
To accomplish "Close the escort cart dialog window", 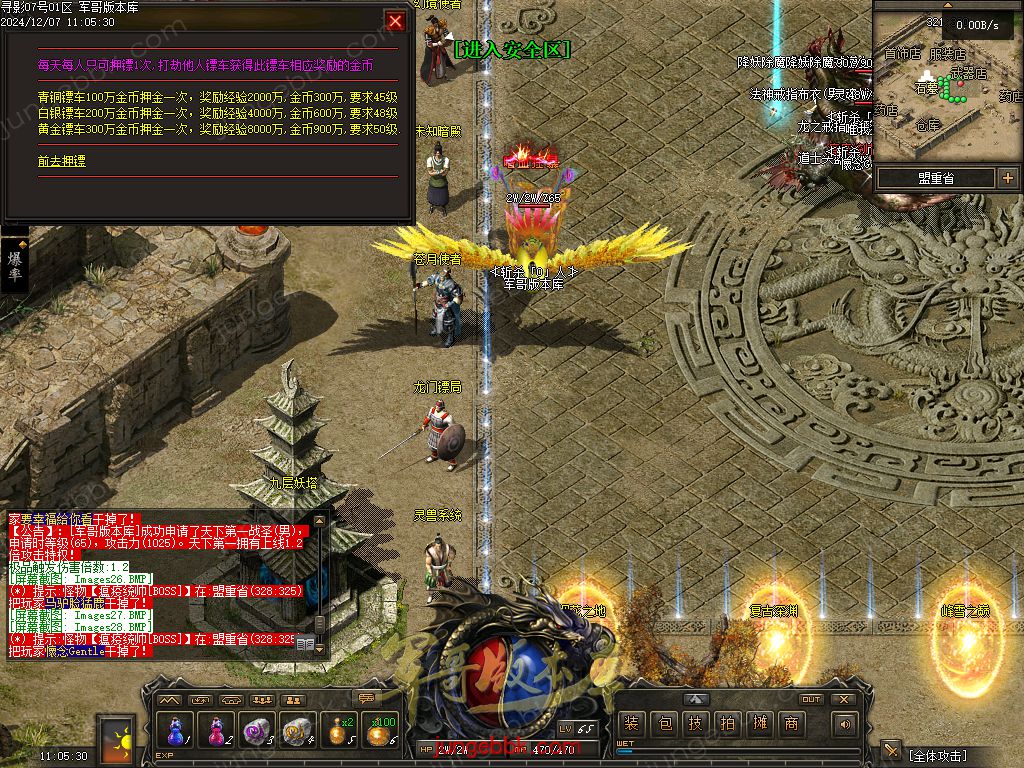I will 396,21.
